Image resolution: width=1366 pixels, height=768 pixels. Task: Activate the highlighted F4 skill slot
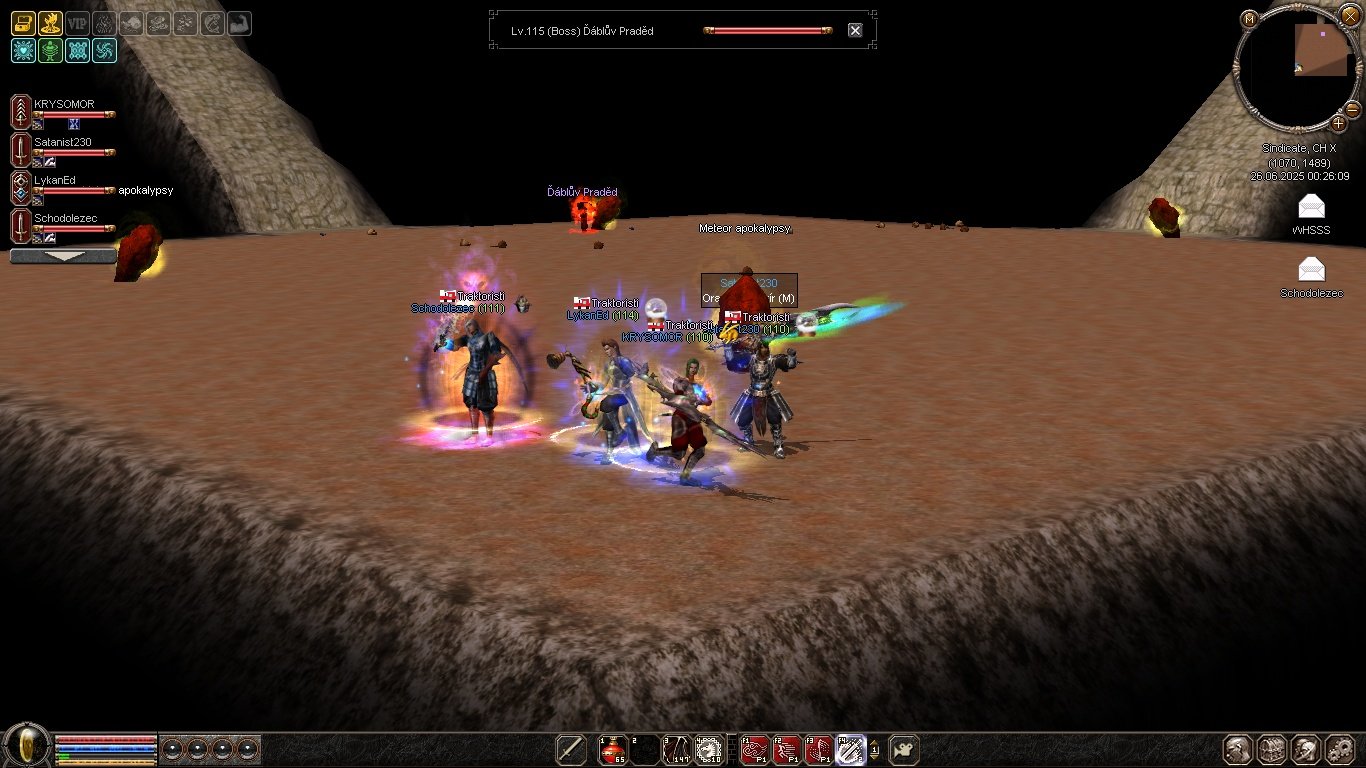click(851, 749)
